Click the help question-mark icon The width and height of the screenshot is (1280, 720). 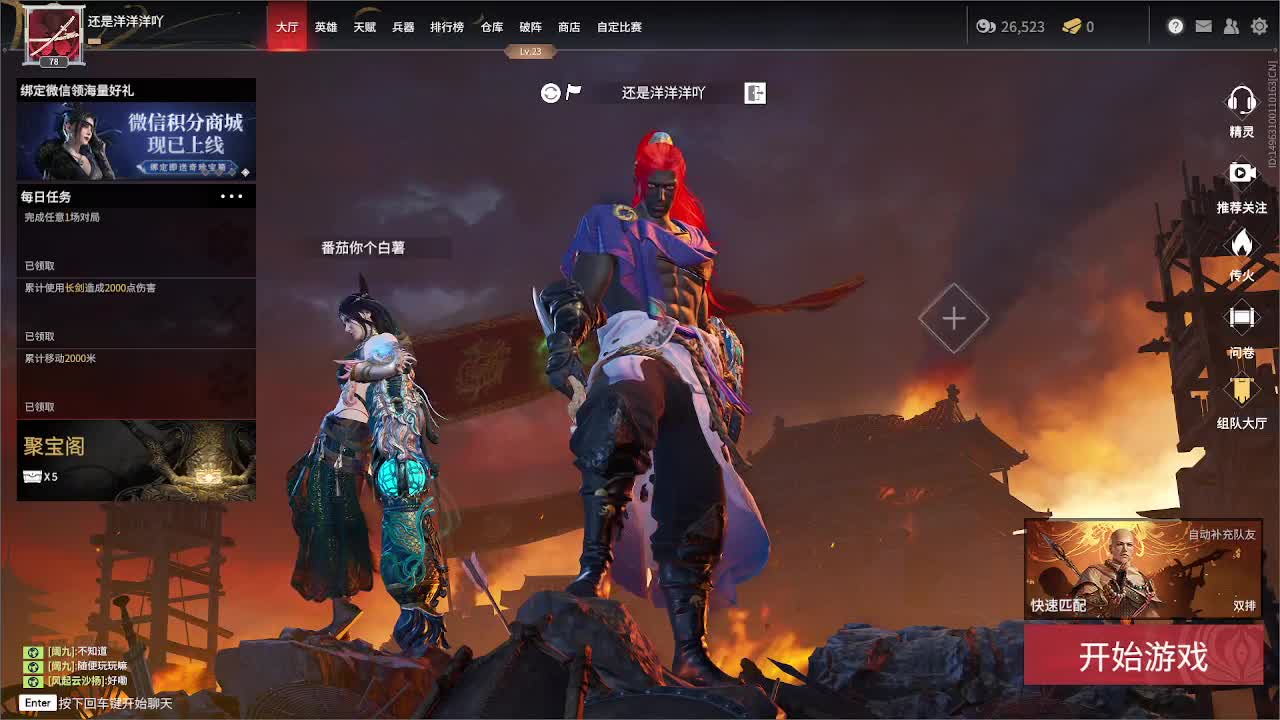[1175, 26]
